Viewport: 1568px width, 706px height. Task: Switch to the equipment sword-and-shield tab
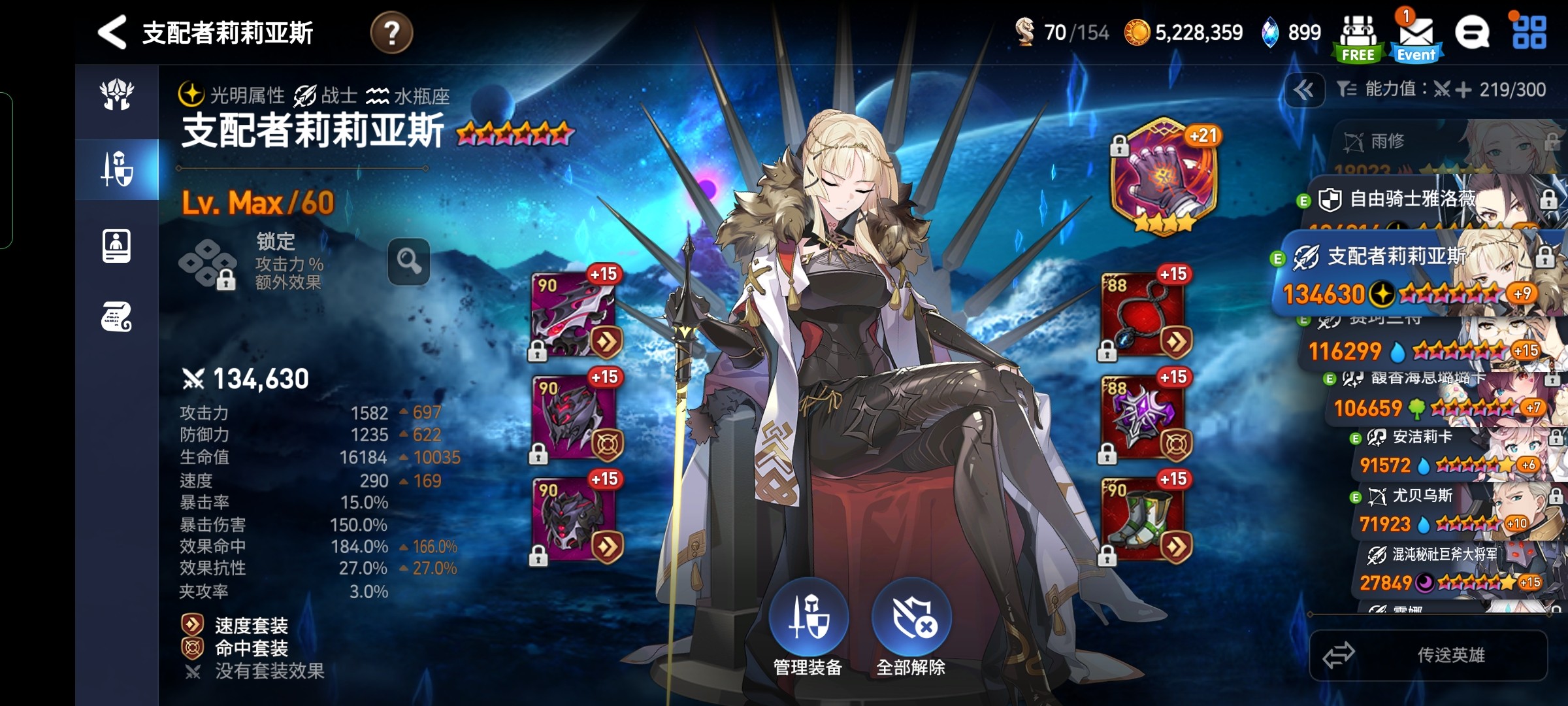(x=117, y=169)
